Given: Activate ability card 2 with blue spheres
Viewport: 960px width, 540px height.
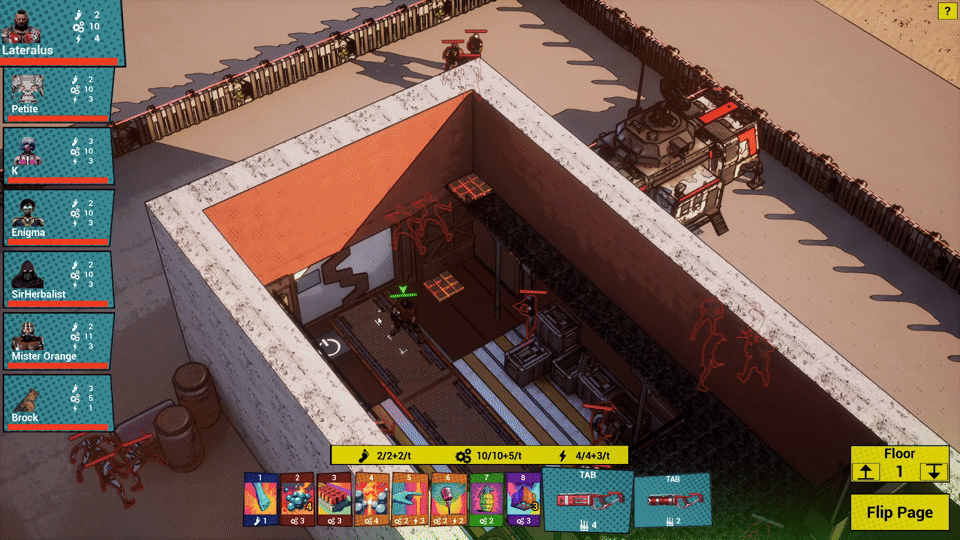Looking at the screenshot, I should [x=297, y=499].
